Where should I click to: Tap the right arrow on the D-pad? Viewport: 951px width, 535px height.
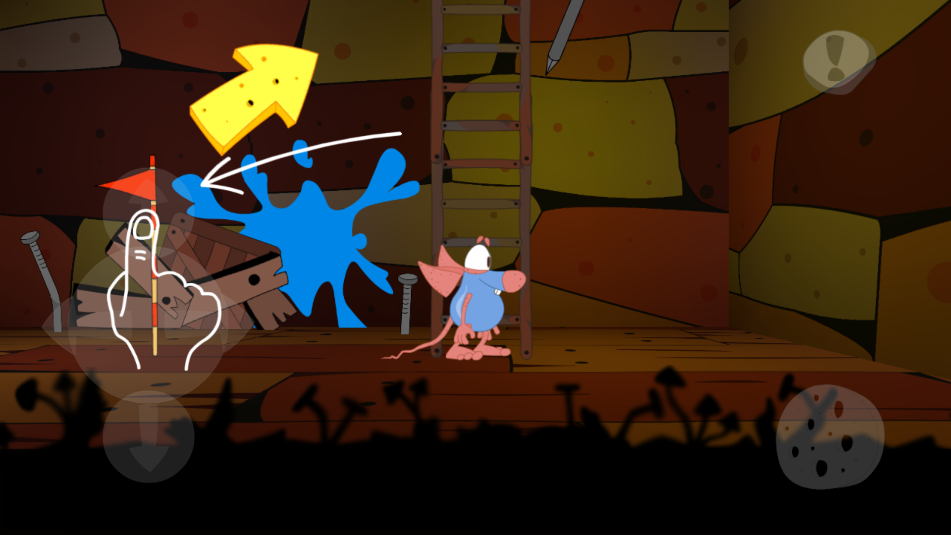tap(222, 325)
